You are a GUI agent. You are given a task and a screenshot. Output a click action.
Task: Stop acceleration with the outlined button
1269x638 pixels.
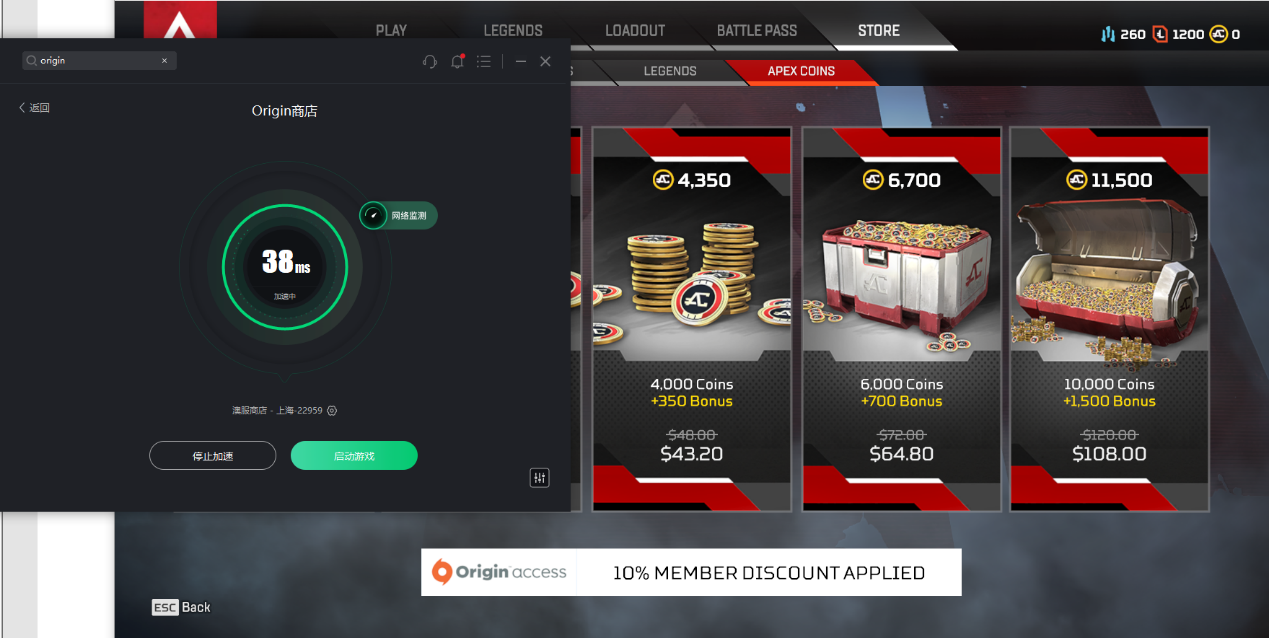213,456
